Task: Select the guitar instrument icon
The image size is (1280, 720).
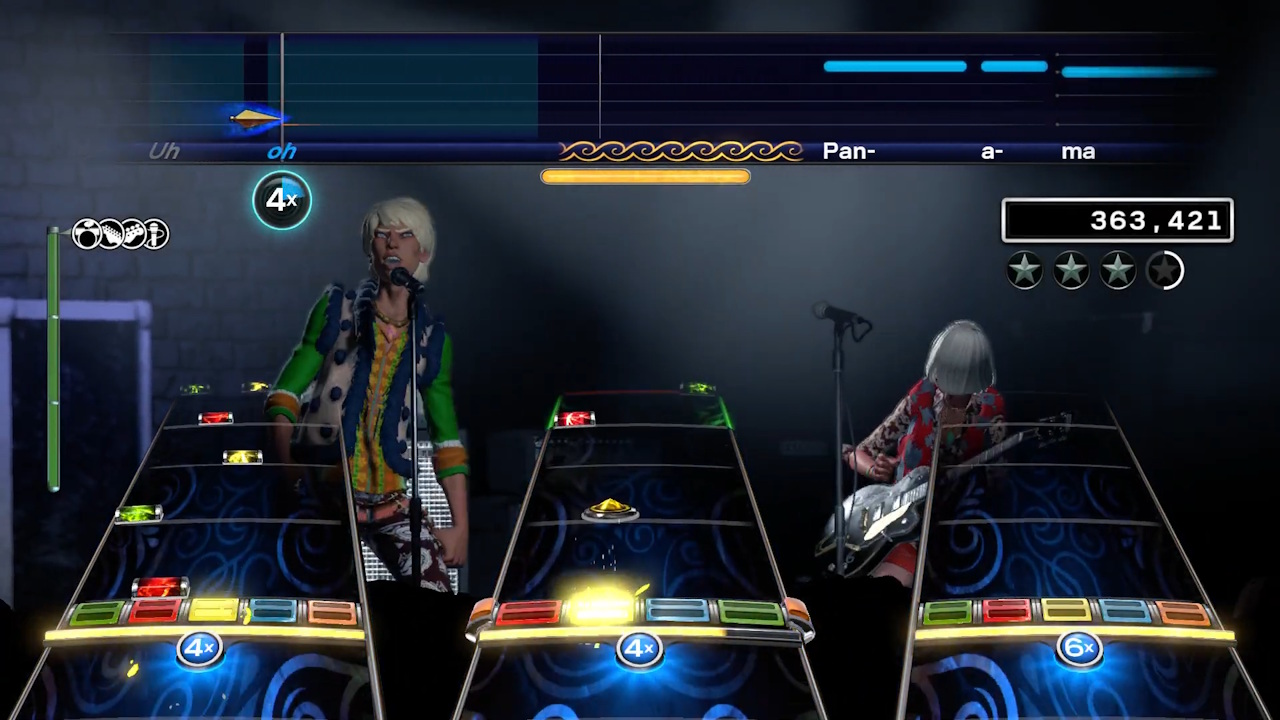Action: point(110,233)
